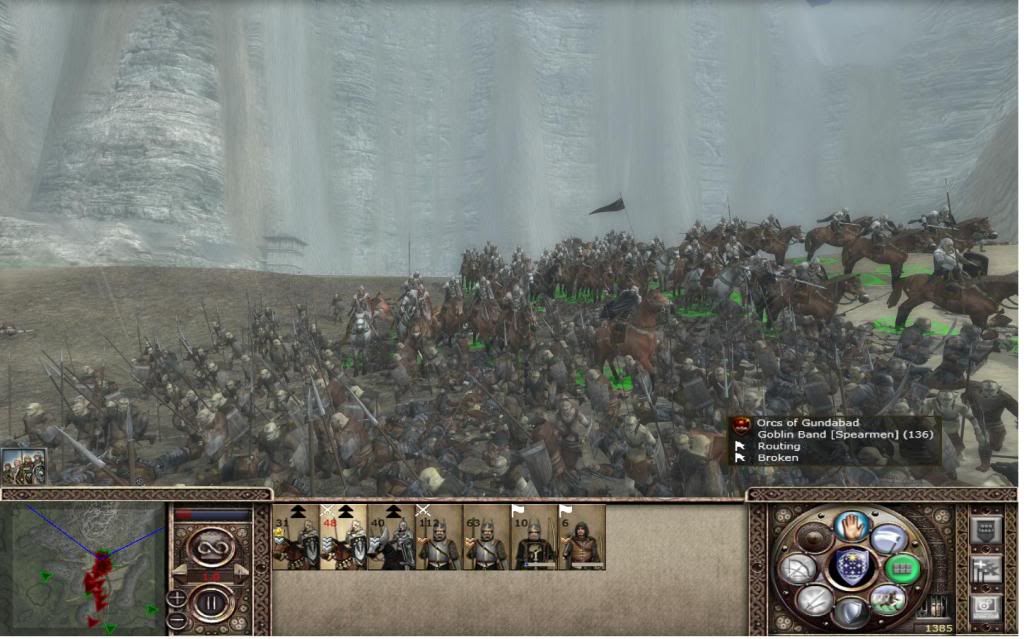1024x639 pixels.
Task: Select the infantry unit card showing 112
Action: [x=439, y=538]
